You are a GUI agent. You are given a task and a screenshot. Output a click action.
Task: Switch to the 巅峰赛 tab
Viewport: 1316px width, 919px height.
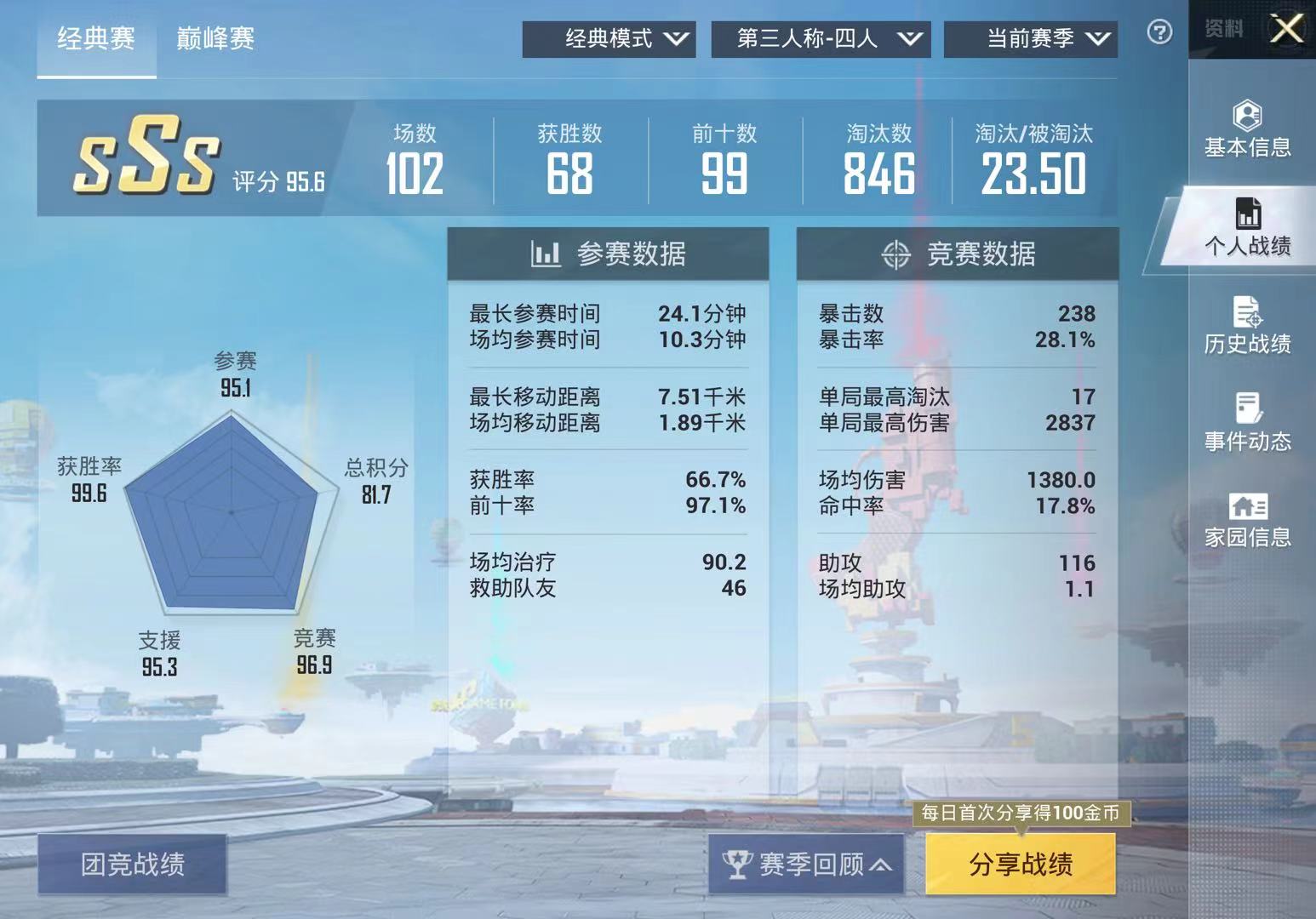coord(215,40)
